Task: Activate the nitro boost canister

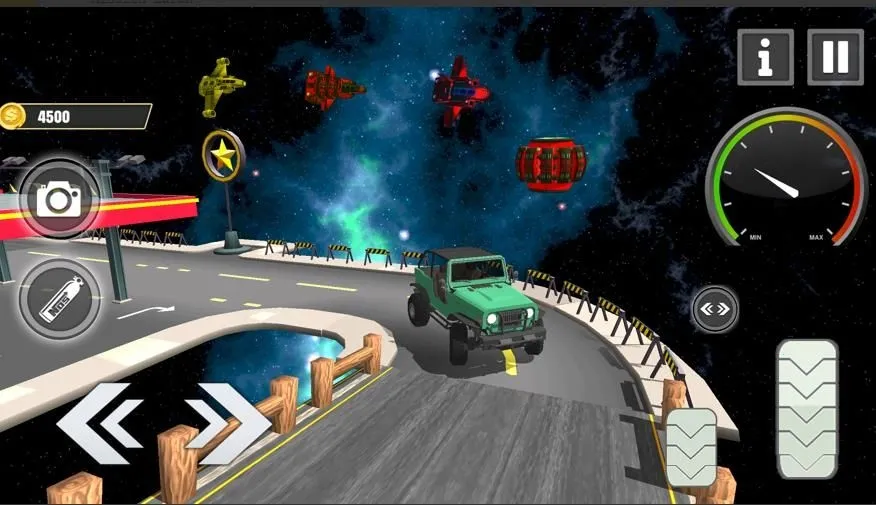Action: coord(59,299)
